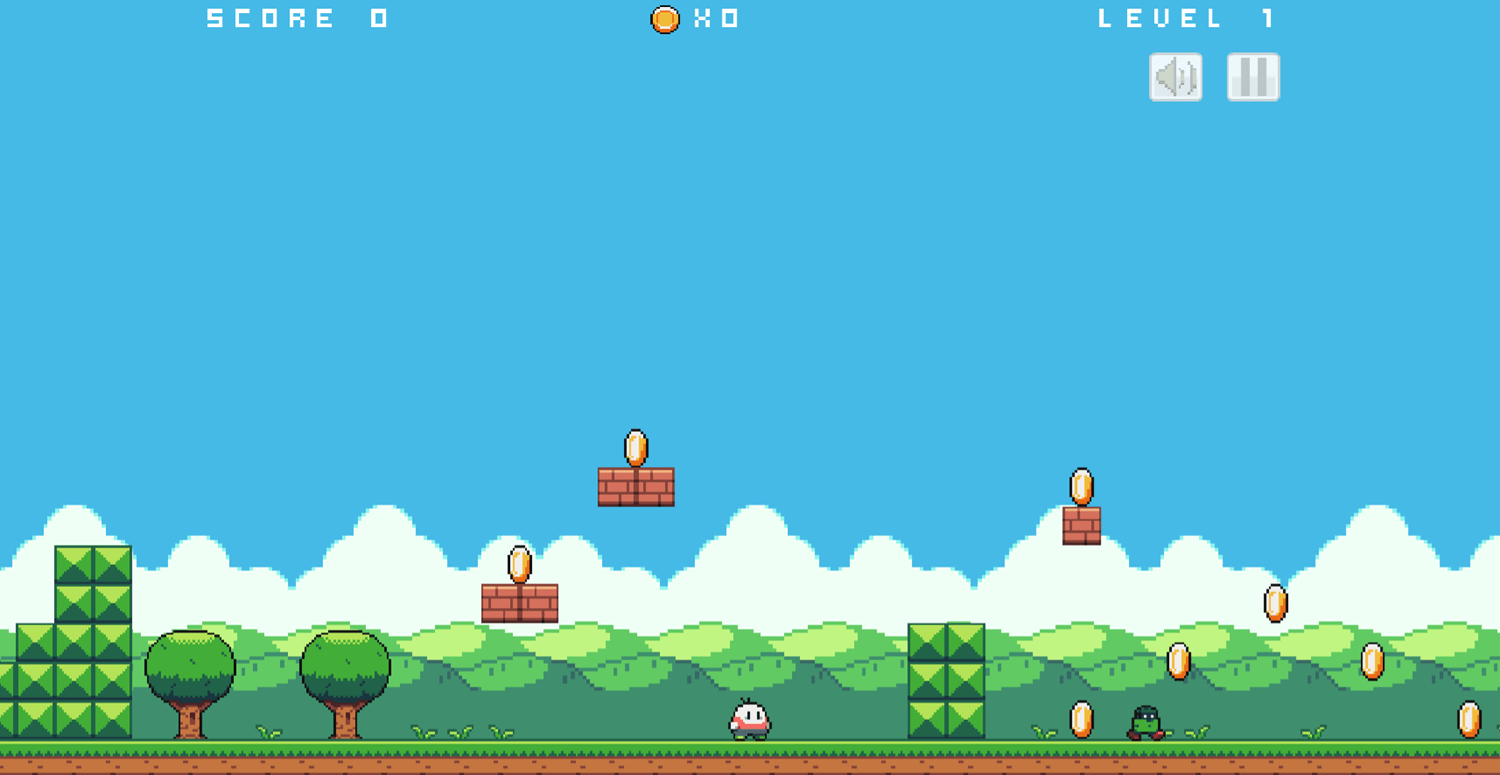This screenshot has width=1500, height=775.
Task: Click the LEVEL 1 label
Action: [x=1185, y=17]
